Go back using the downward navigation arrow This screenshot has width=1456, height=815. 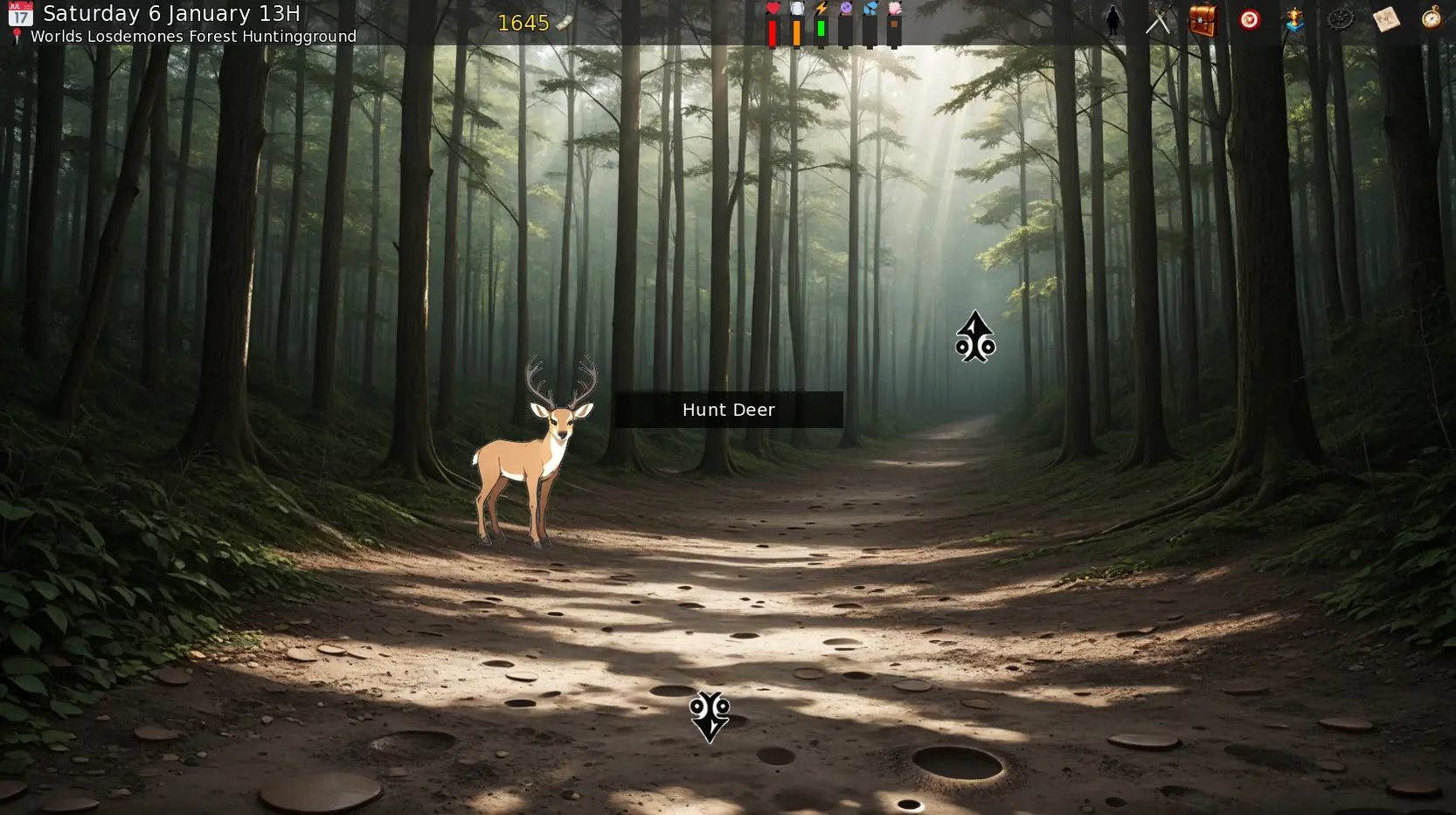click(x=709, y=716)
